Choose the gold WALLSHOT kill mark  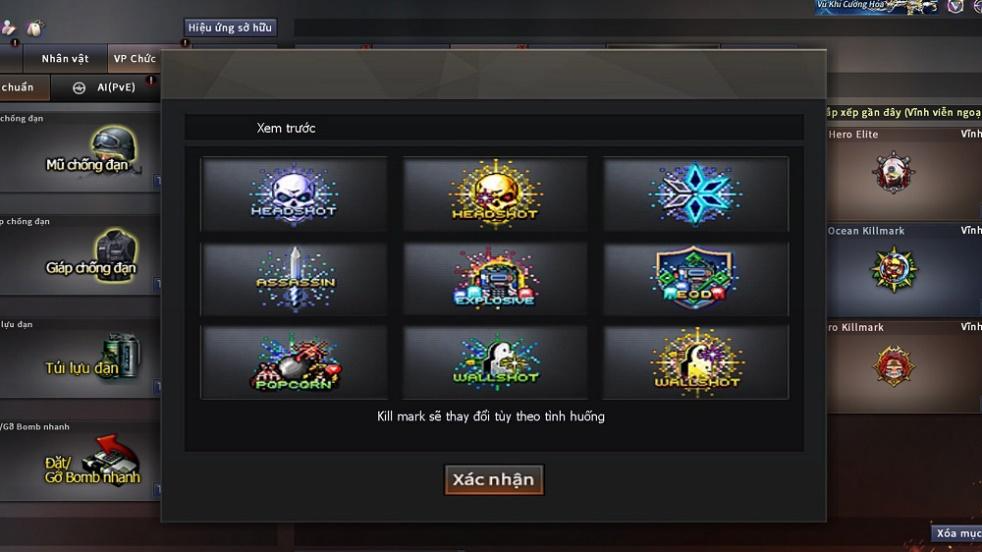click(695, 361)
